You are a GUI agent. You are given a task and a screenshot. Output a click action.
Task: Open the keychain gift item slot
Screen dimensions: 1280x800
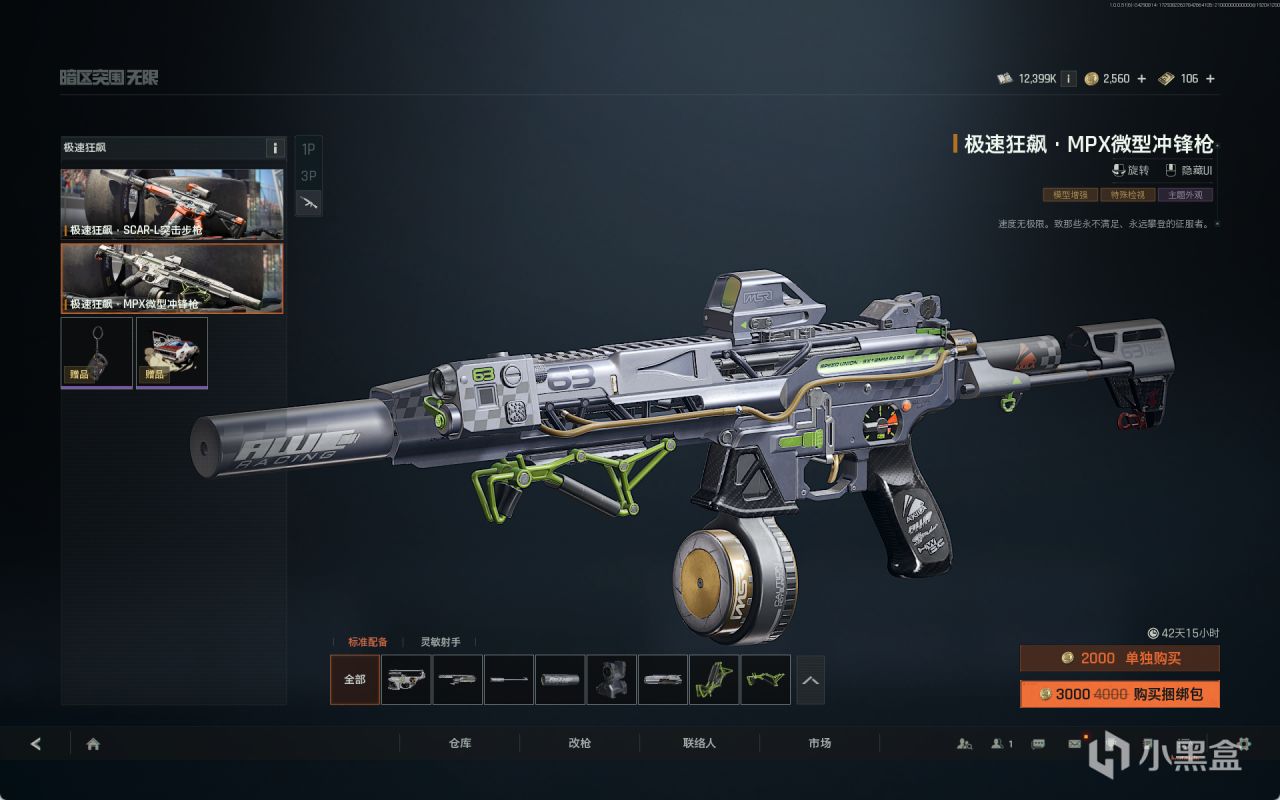pyautogui.click(x=97, y=352)
